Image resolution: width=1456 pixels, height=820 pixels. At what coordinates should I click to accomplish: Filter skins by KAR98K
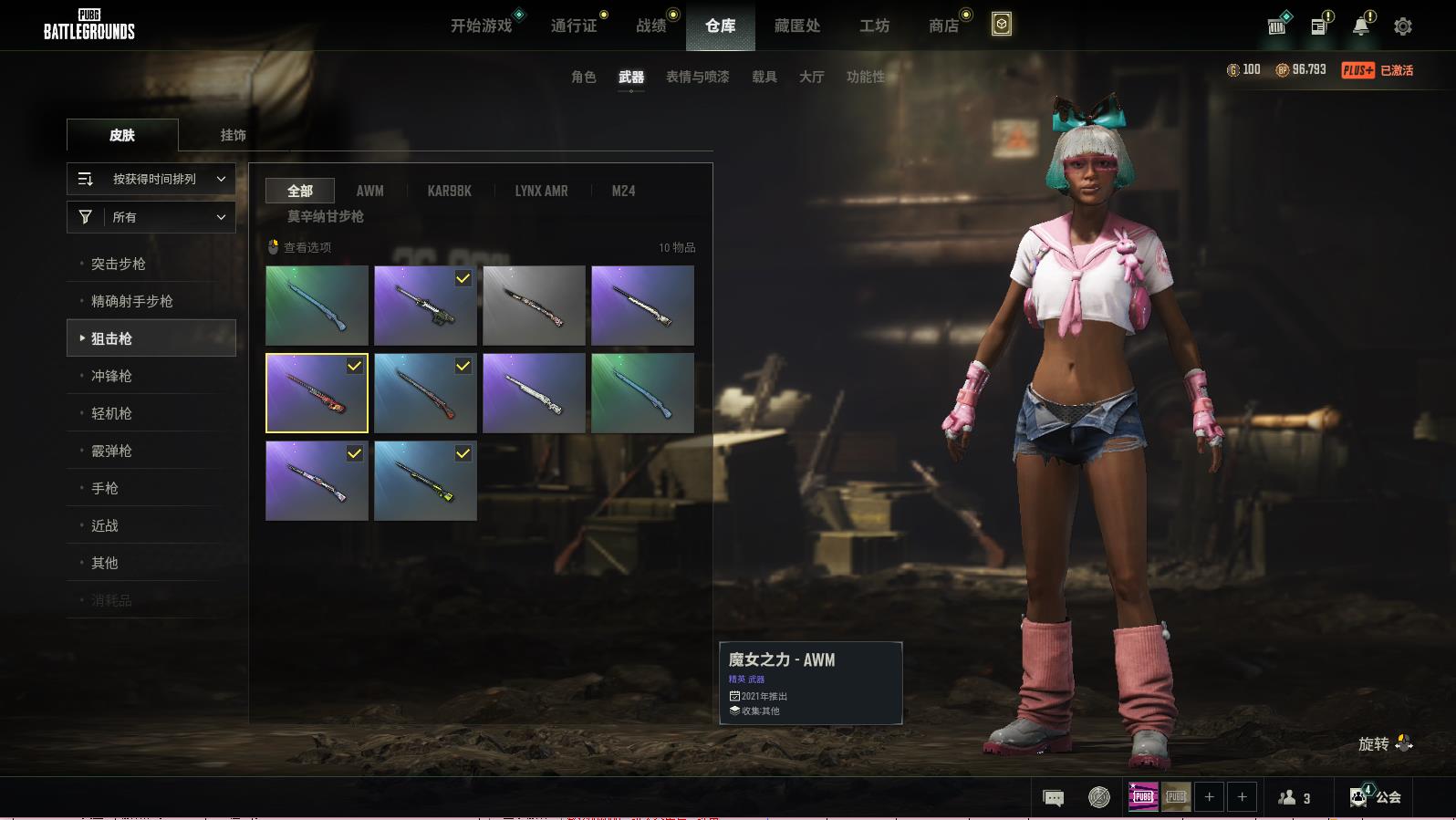point(449,191)
